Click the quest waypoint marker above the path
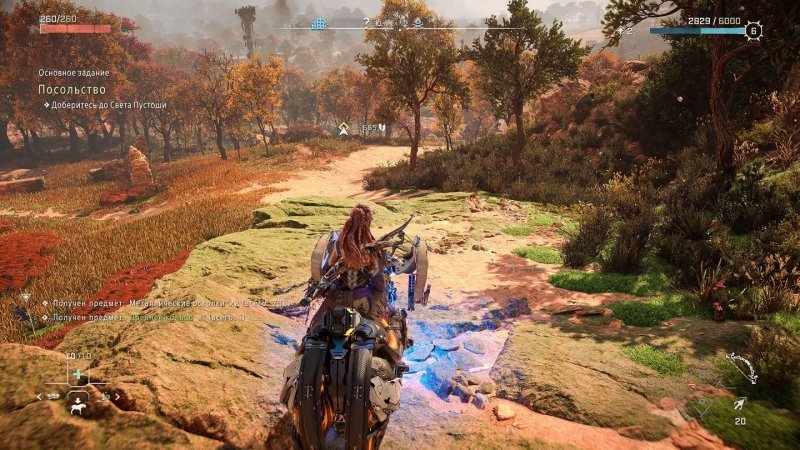The image size is (800, 450). click(344, 128)
